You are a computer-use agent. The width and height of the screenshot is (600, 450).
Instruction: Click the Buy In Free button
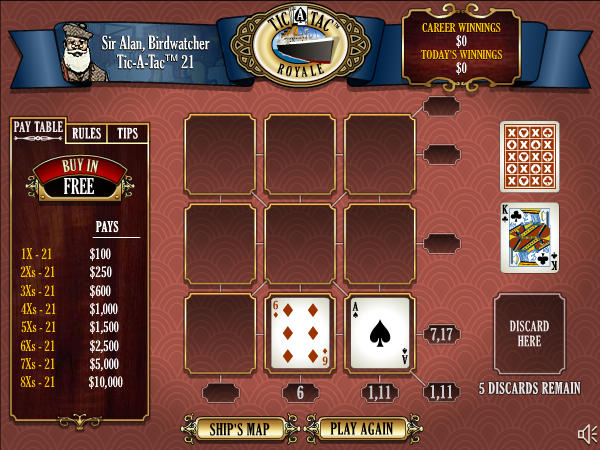point(78,179)
